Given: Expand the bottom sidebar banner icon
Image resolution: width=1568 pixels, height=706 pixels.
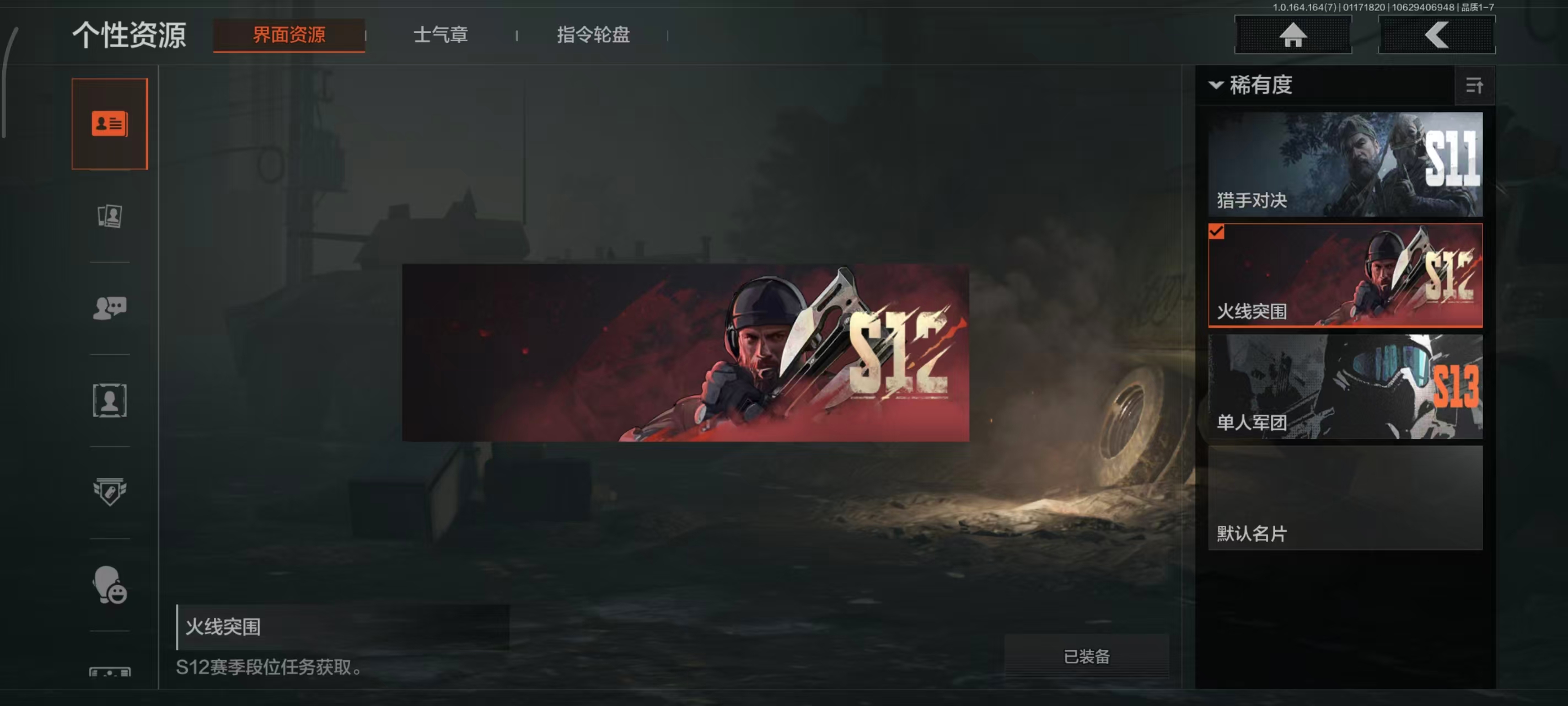Looking at the screenshot, I should 110,673.
